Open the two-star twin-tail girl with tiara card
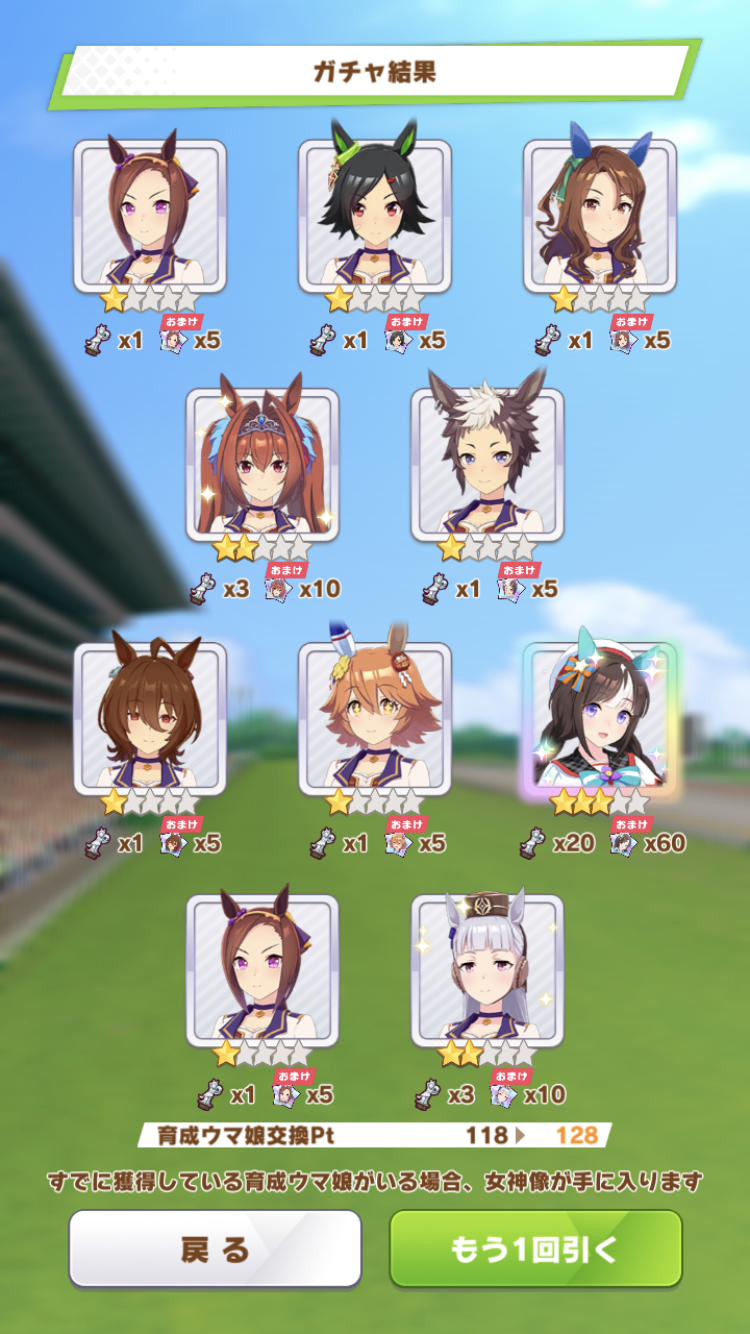Screen dimensions: 750x1334 coord(262,464)
